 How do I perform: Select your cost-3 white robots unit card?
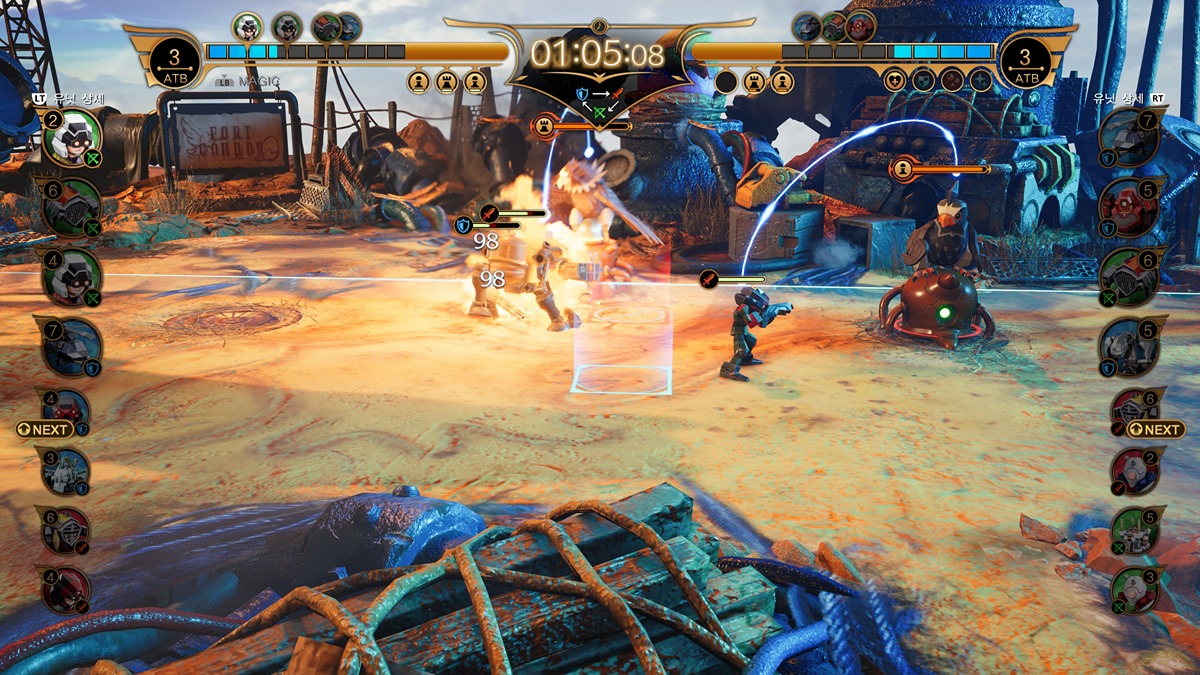tap(67, 472)
